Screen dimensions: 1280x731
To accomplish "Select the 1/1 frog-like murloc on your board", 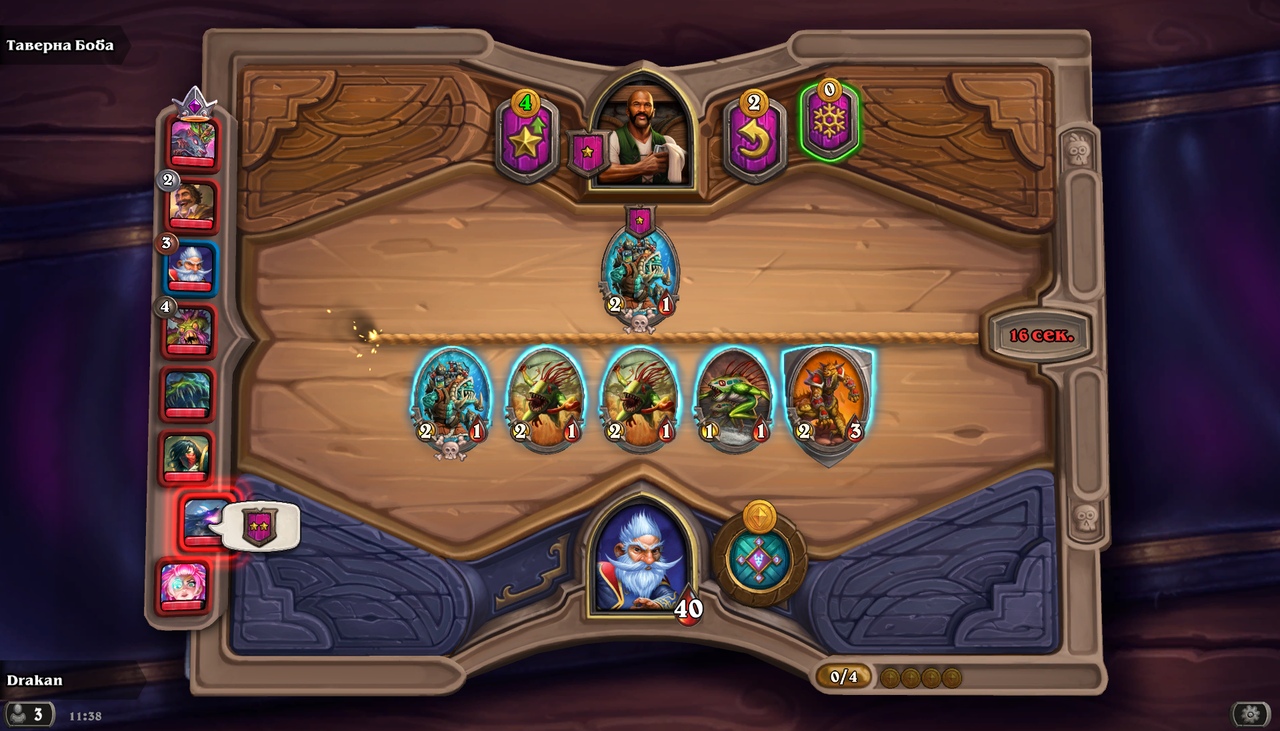I will coord(734,399).
